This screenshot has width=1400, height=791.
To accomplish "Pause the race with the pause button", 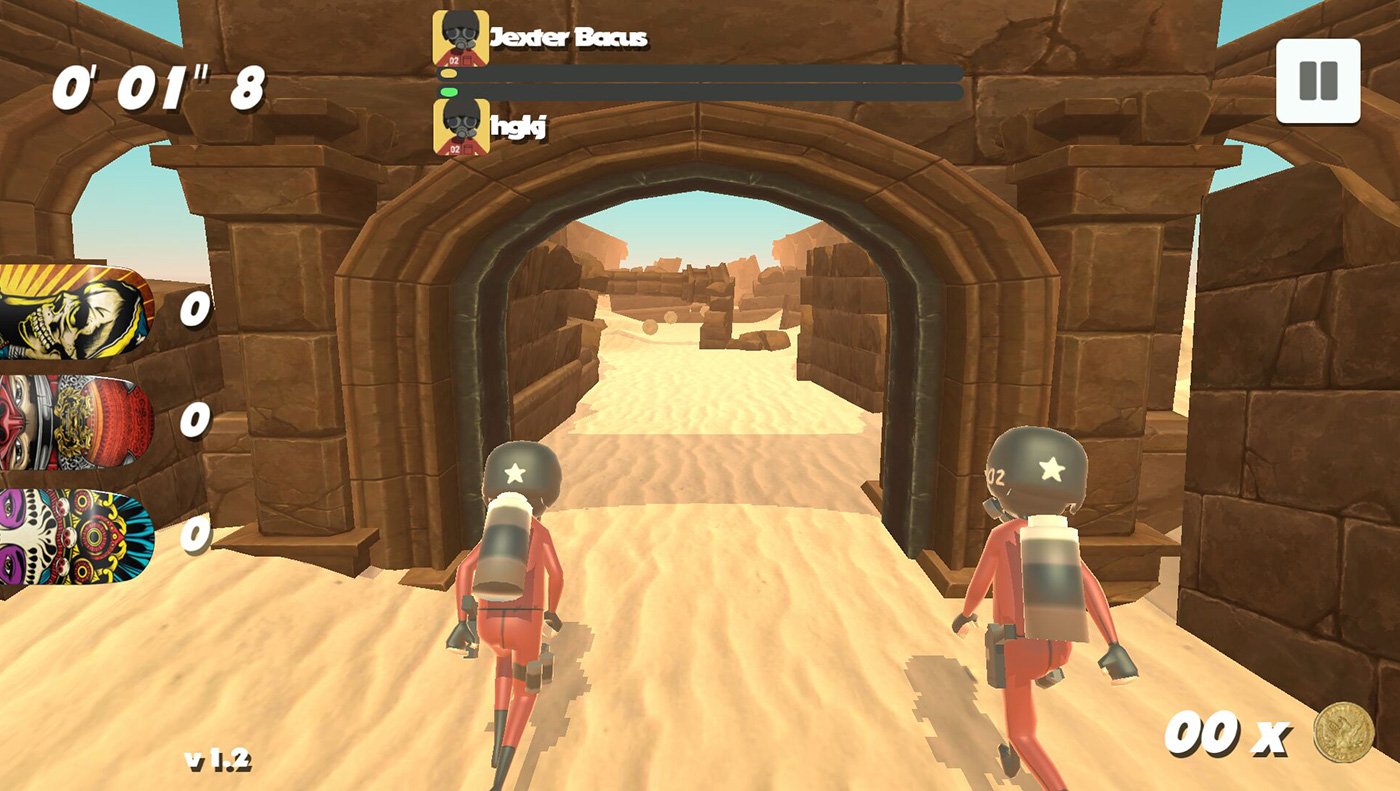I will point(1318,81).
